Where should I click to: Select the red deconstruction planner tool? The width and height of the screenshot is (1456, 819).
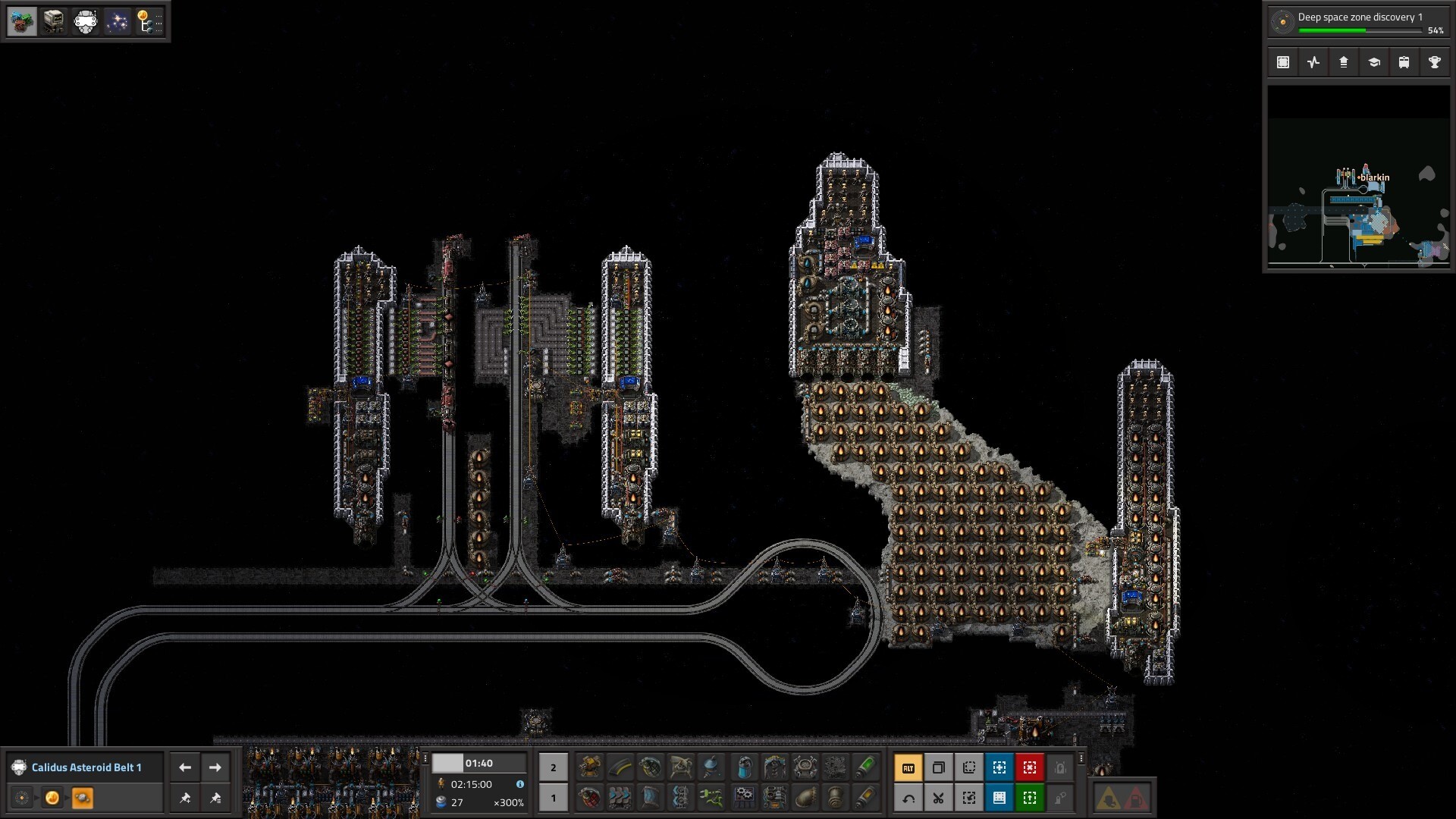1029,767
